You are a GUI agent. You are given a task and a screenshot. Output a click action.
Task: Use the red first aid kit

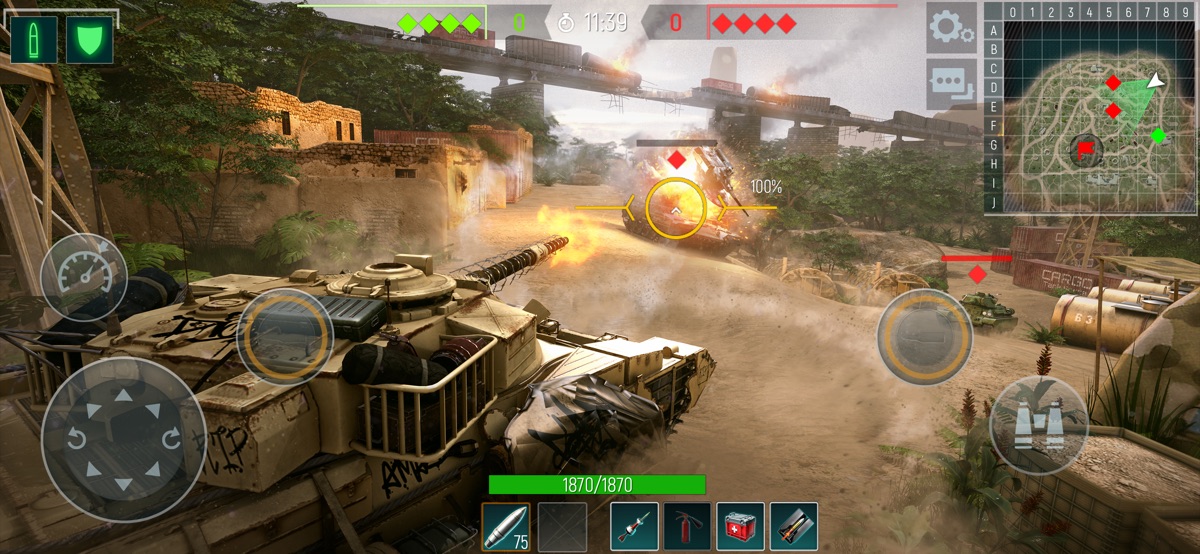[x=741, y=526]
